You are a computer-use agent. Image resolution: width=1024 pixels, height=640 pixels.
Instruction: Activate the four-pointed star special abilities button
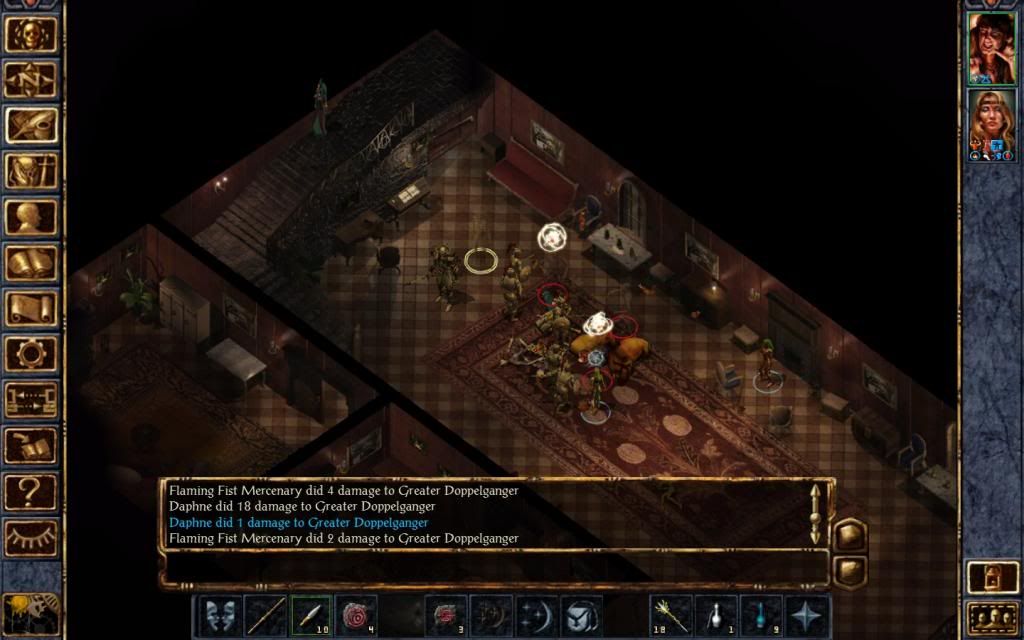806,614
